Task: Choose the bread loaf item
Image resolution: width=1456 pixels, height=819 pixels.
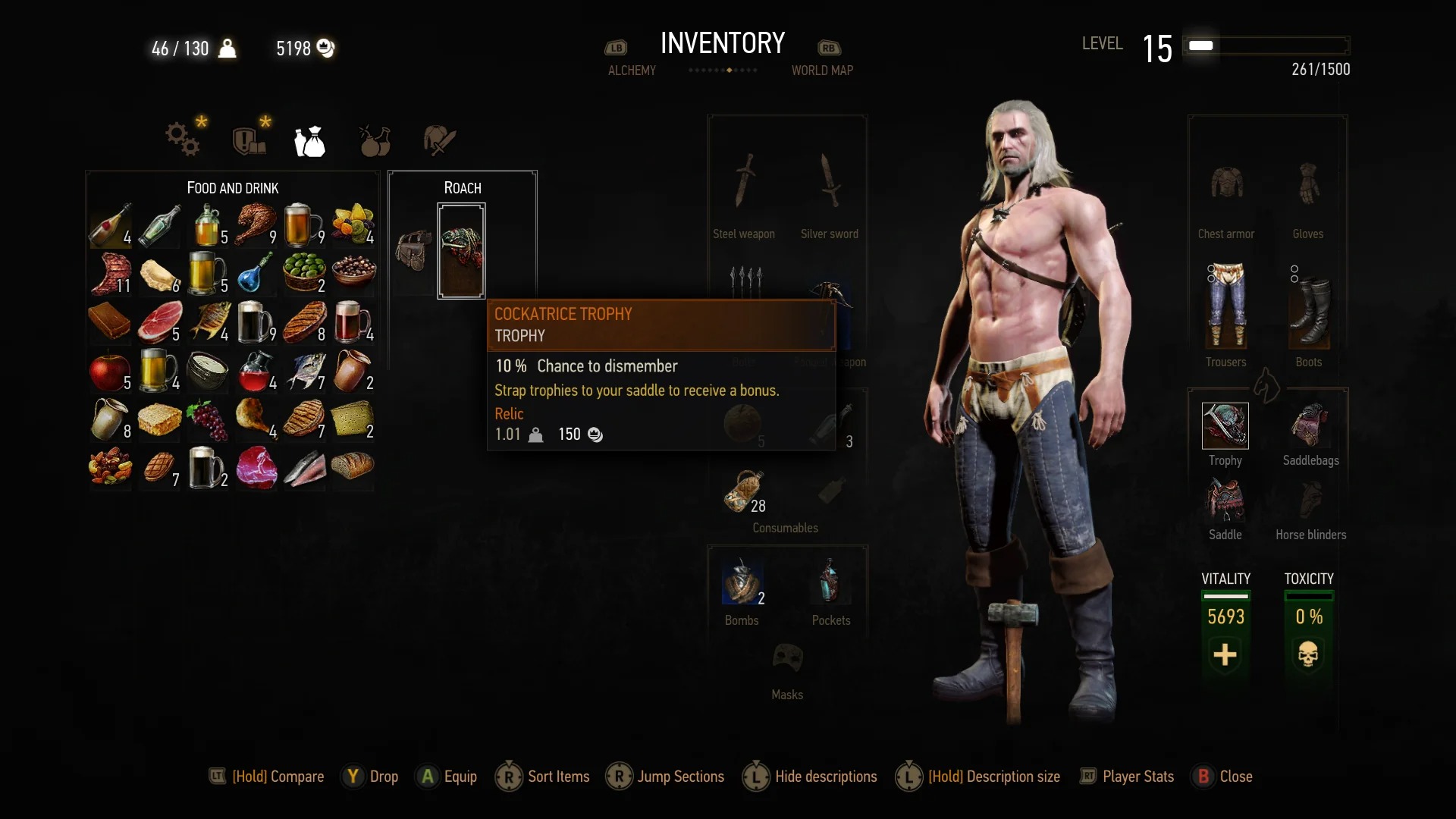Action: [353, 468]
